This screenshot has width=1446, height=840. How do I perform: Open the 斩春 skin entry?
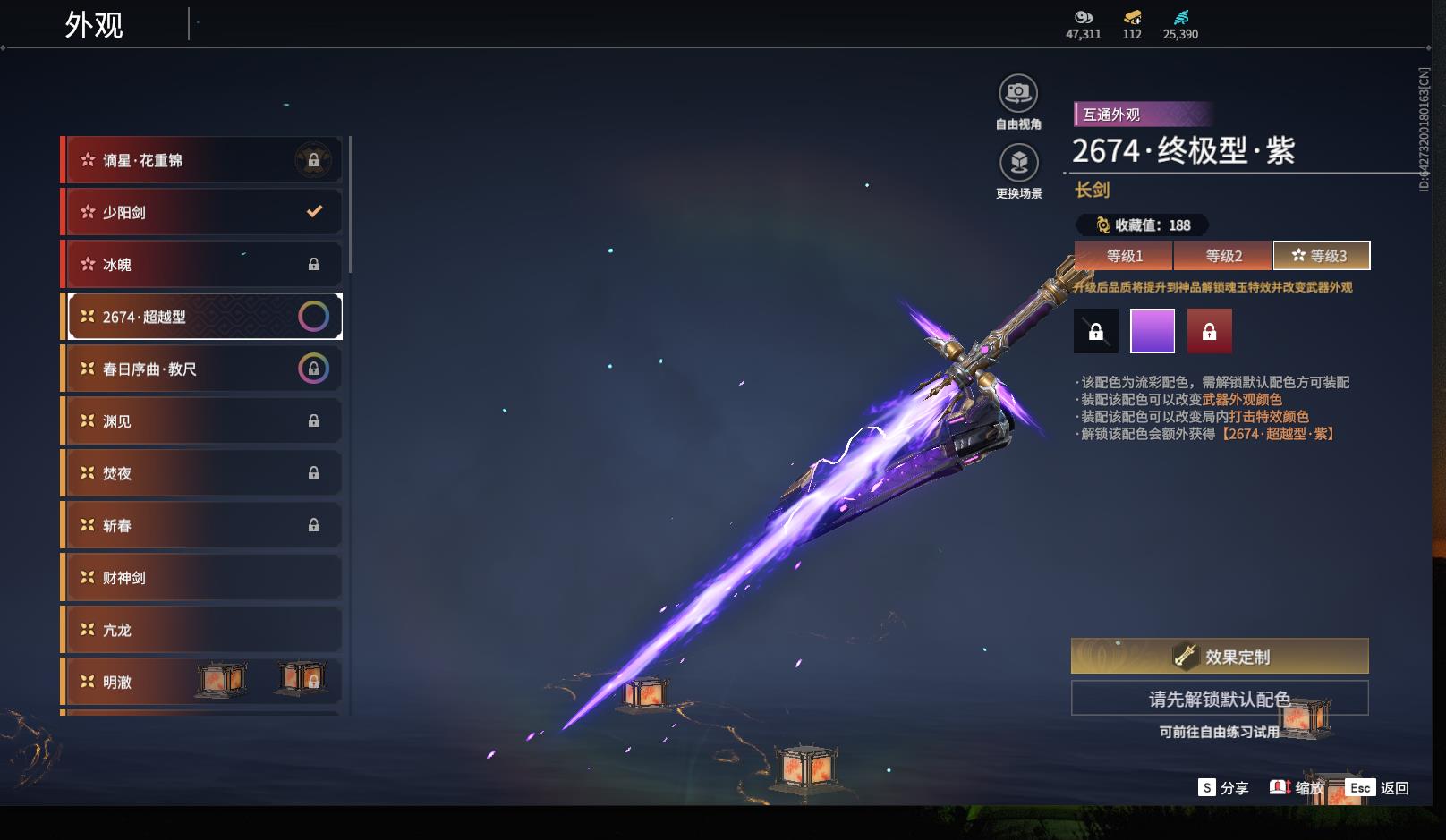(201, 525)
